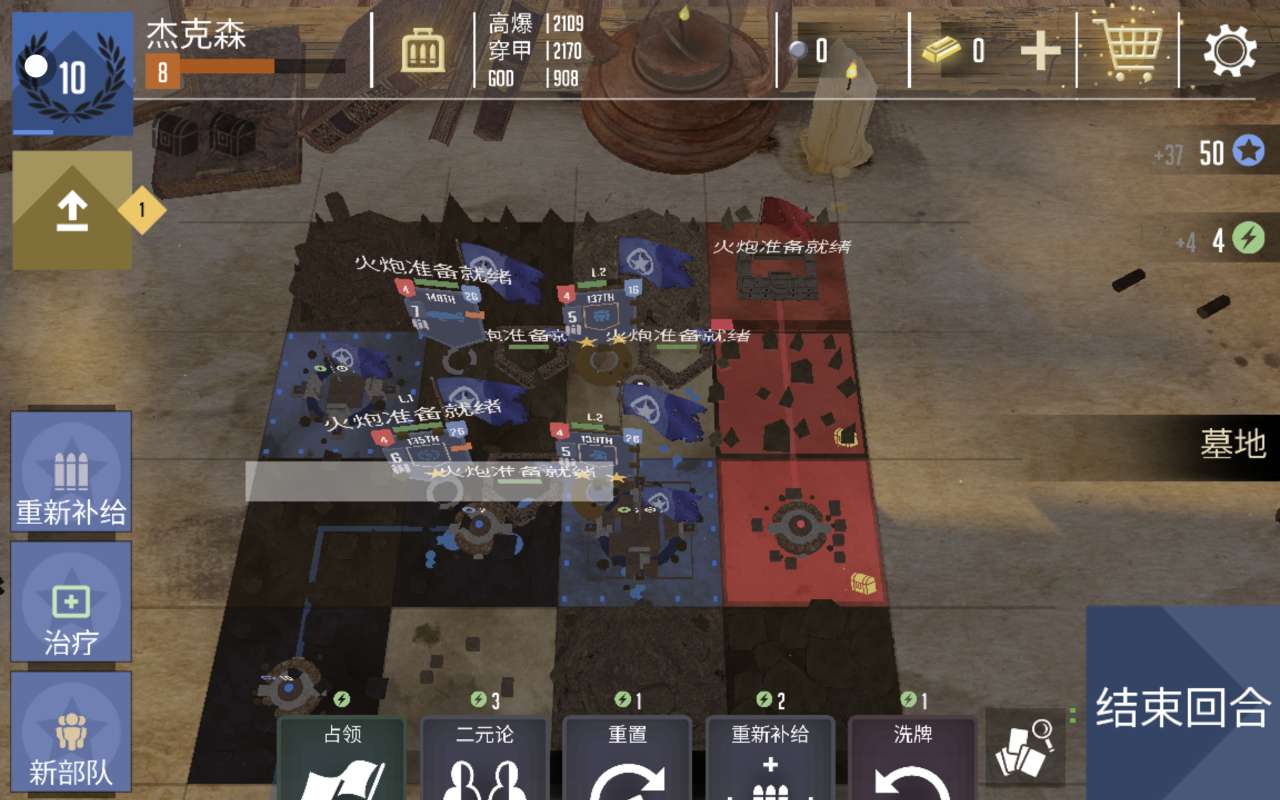
Task: Select the 137TH unit marker
Action: tap(600, 308)
